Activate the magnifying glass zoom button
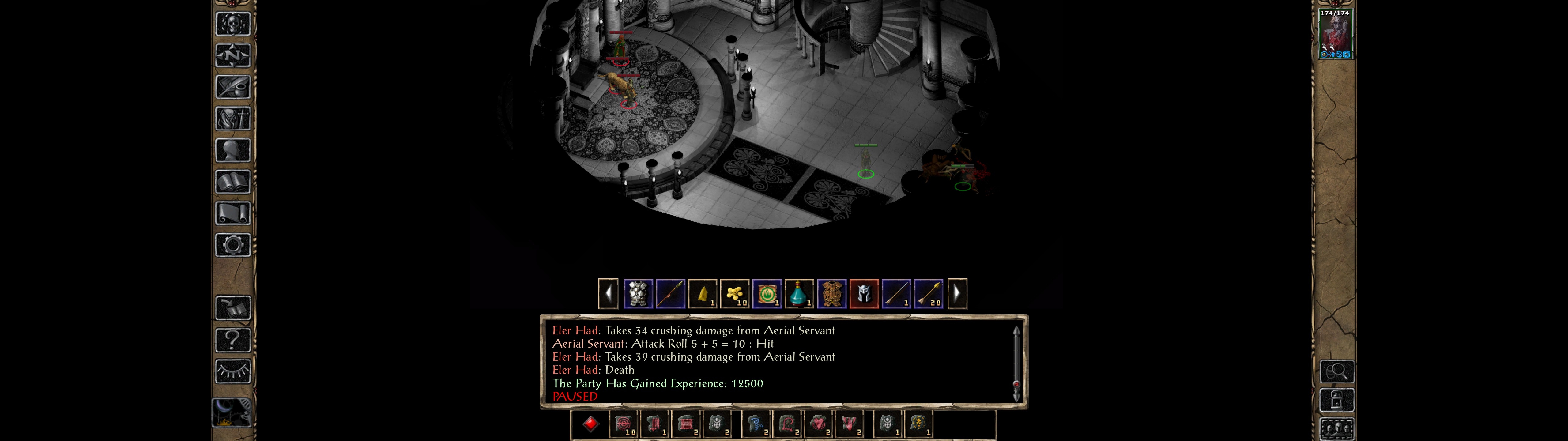This screenshot has width=1568, height=441. point(1337,371)
